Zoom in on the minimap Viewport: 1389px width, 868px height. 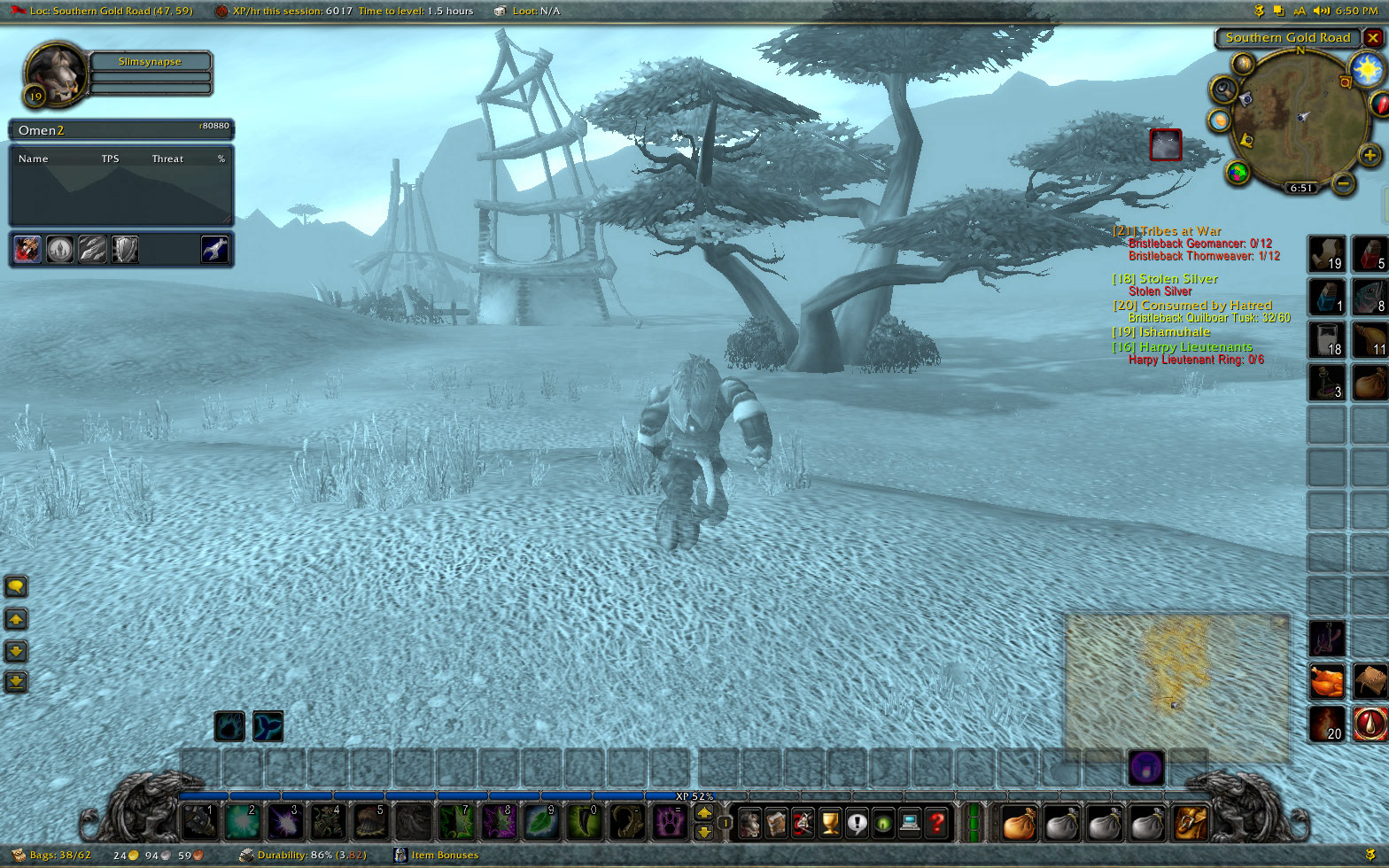[1369, 157]
